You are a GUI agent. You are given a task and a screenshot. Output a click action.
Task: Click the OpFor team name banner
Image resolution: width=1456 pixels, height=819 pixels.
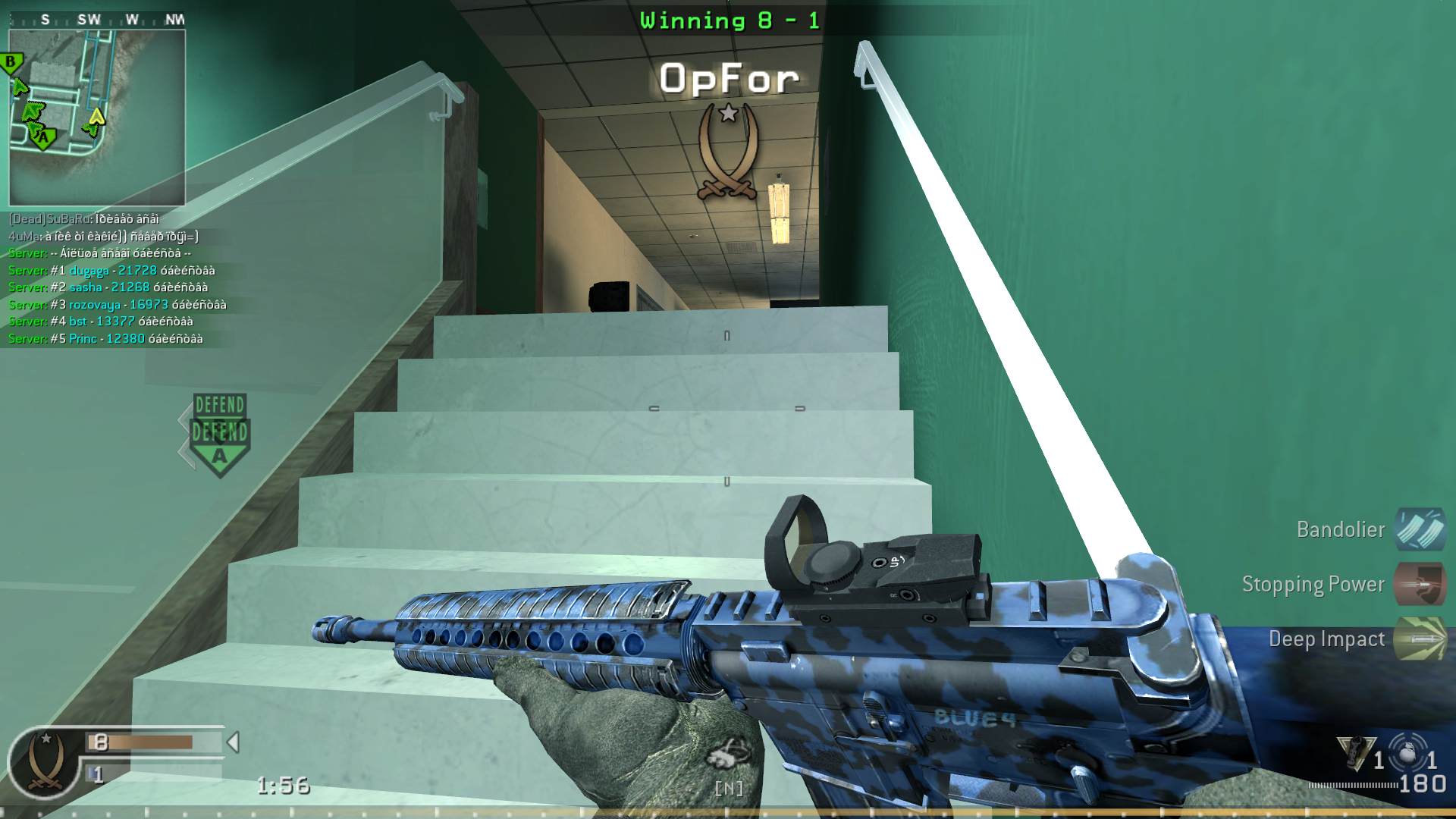pyautogui.click(x=729, y=76)
